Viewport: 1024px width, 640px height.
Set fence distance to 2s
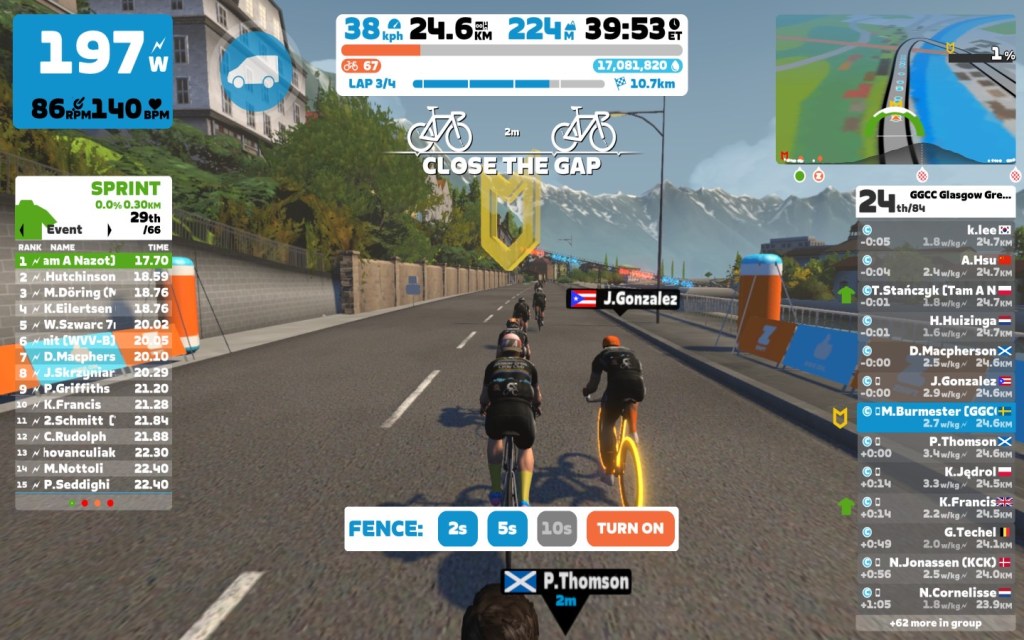click(458, 528)
